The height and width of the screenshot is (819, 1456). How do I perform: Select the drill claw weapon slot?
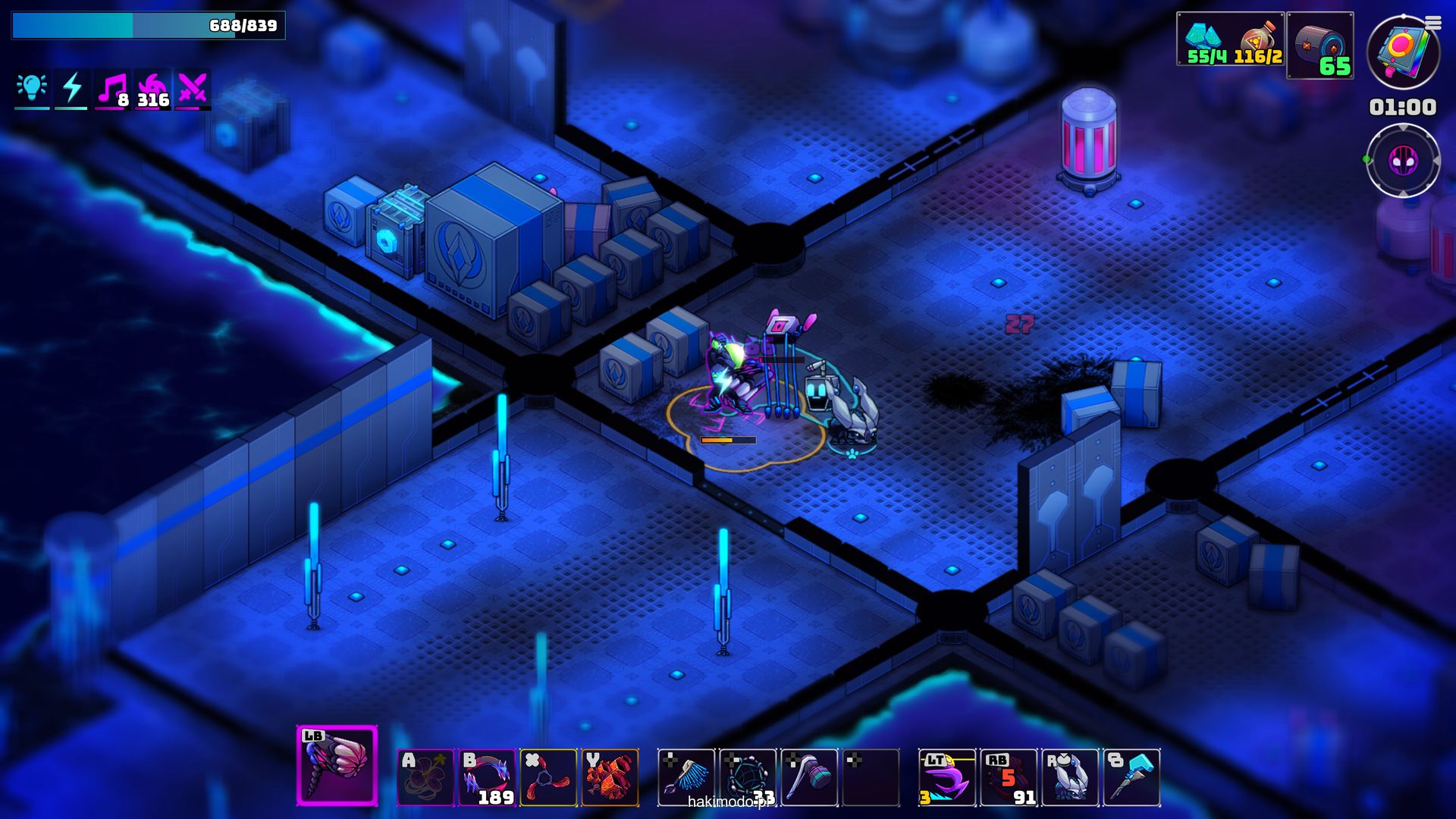(337, 764)
